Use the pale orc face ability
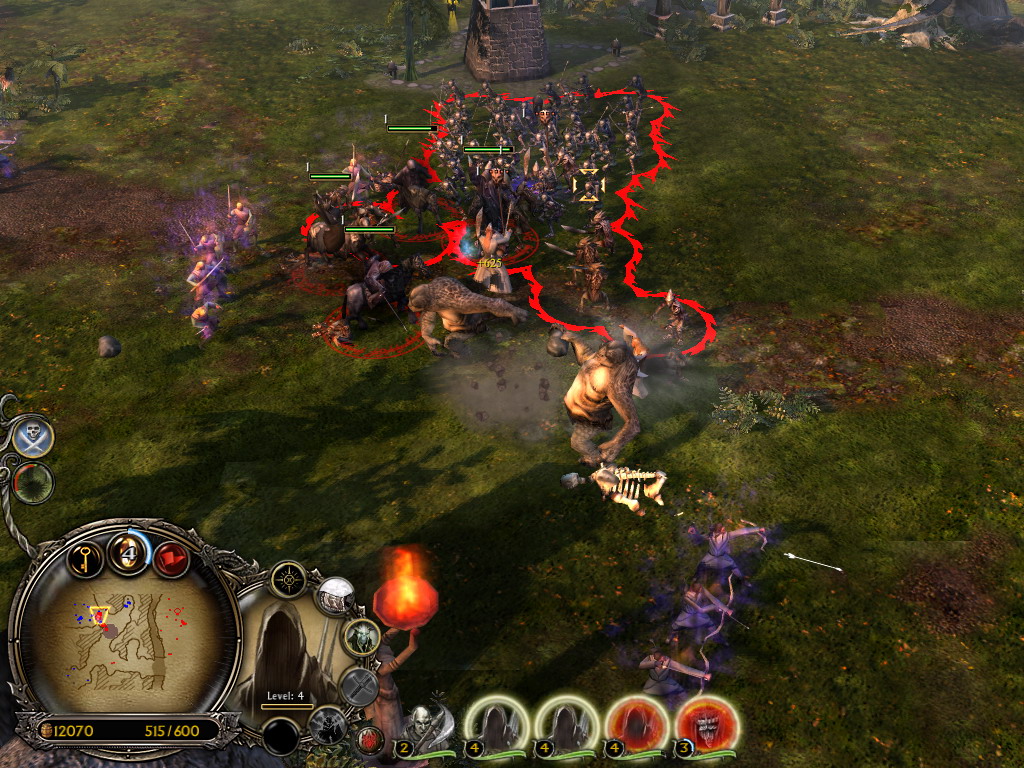The width and height of the screenshot is (1024, 768). [361, 636]
